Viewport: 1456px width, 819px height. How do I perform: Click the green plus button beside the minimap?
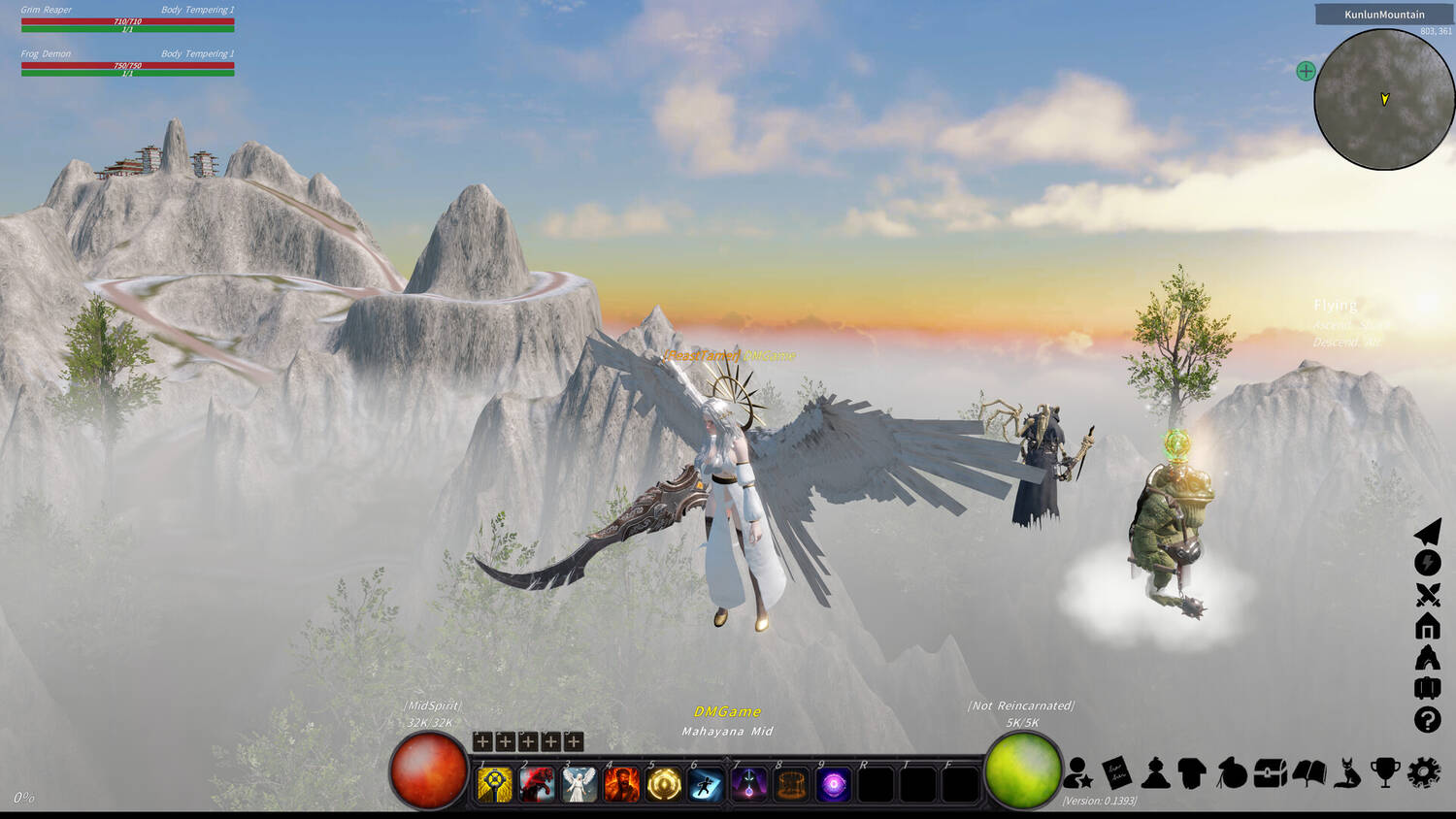pyautogui.click(x=1306, y=71)
